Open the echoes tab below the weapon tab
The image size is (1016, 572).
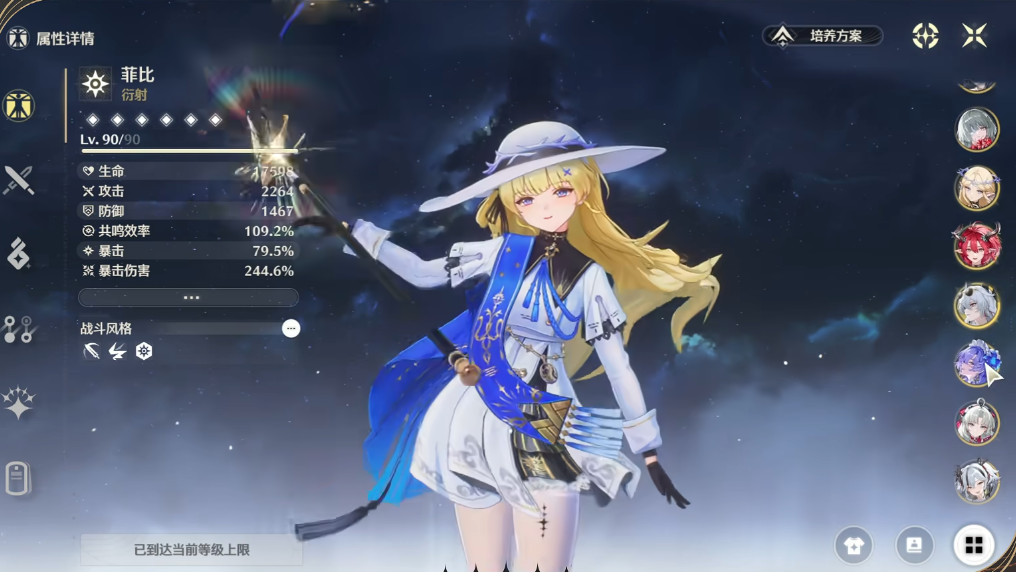point(18,254)
